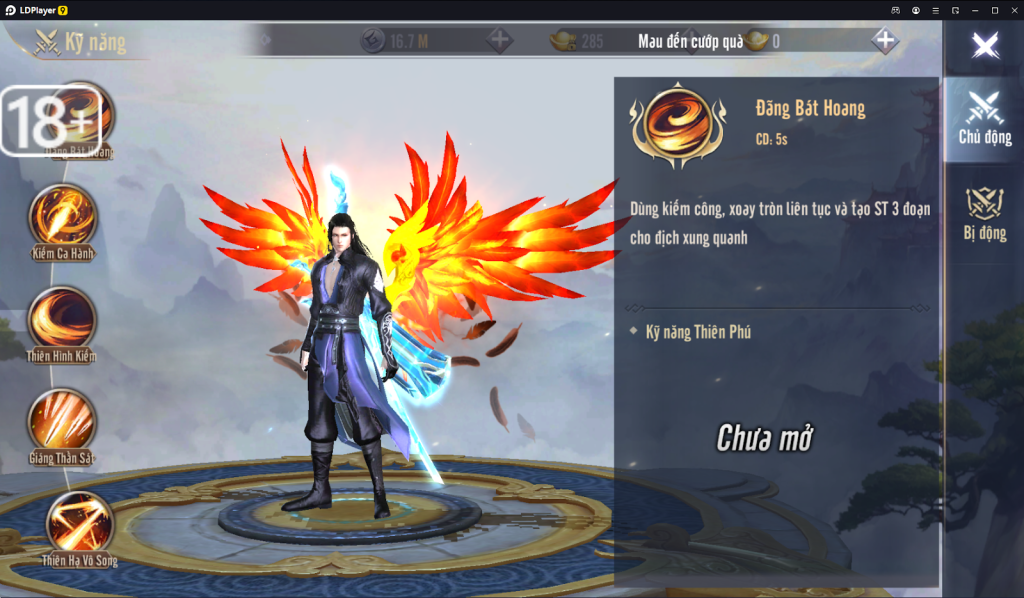
Task: Switch to the Bị động tab
Action: [x=984, y=213]
